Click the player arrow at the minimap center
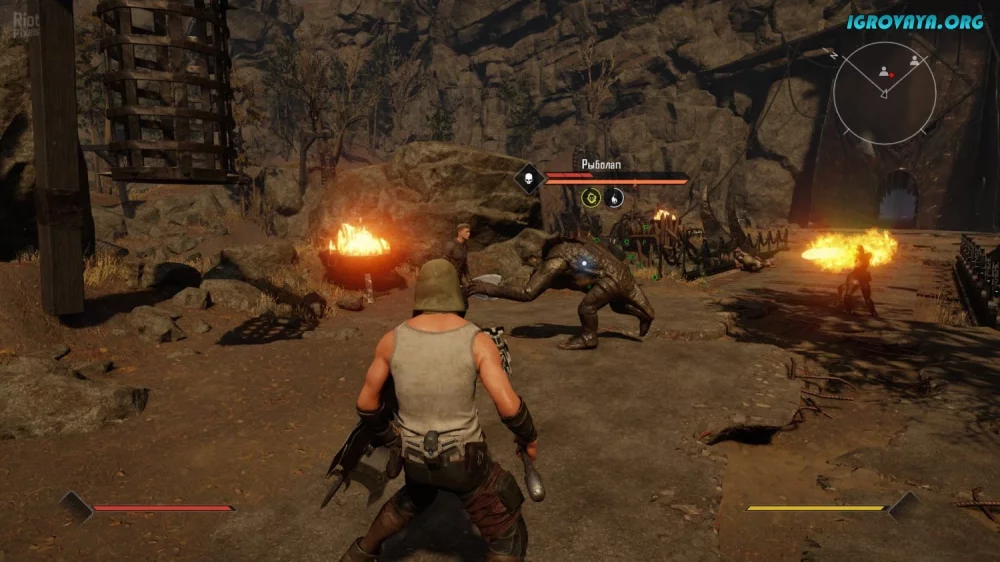Viewport: 1000px width, 562px height. [884, 94]
